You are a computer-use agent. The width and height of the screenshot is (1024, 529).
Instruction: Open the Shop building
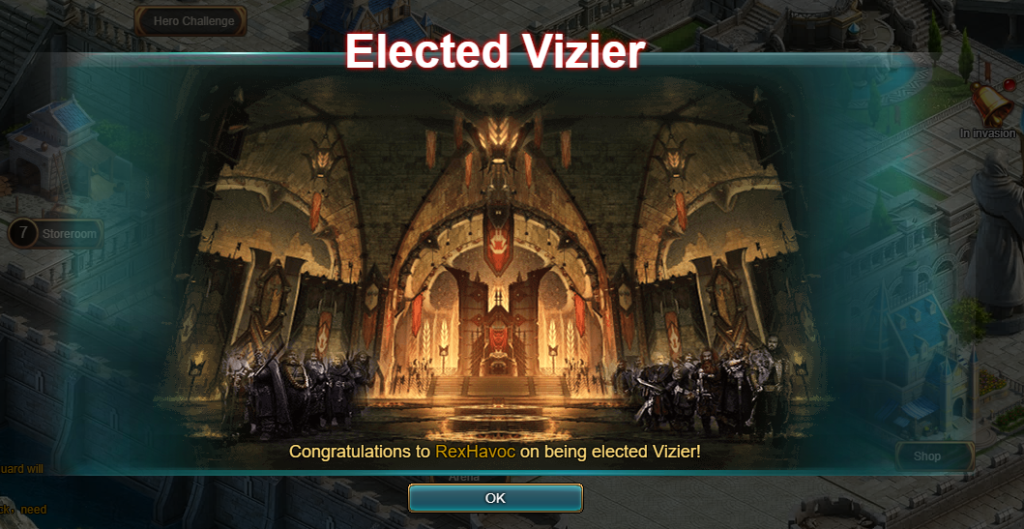pyautogui.click(x=926, y=456)
